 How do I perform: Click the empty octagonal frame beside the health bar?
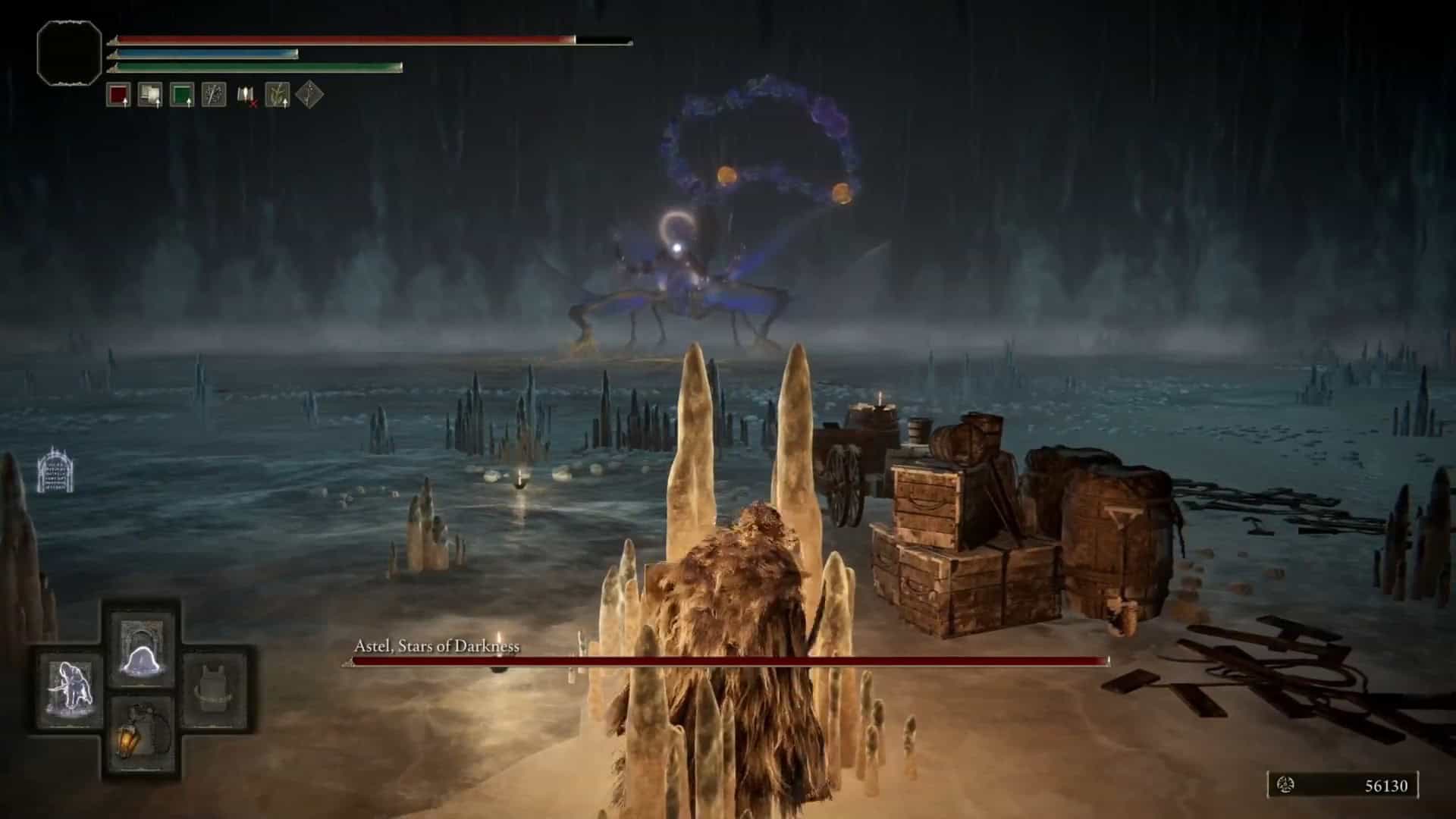[x=69, y=52]
